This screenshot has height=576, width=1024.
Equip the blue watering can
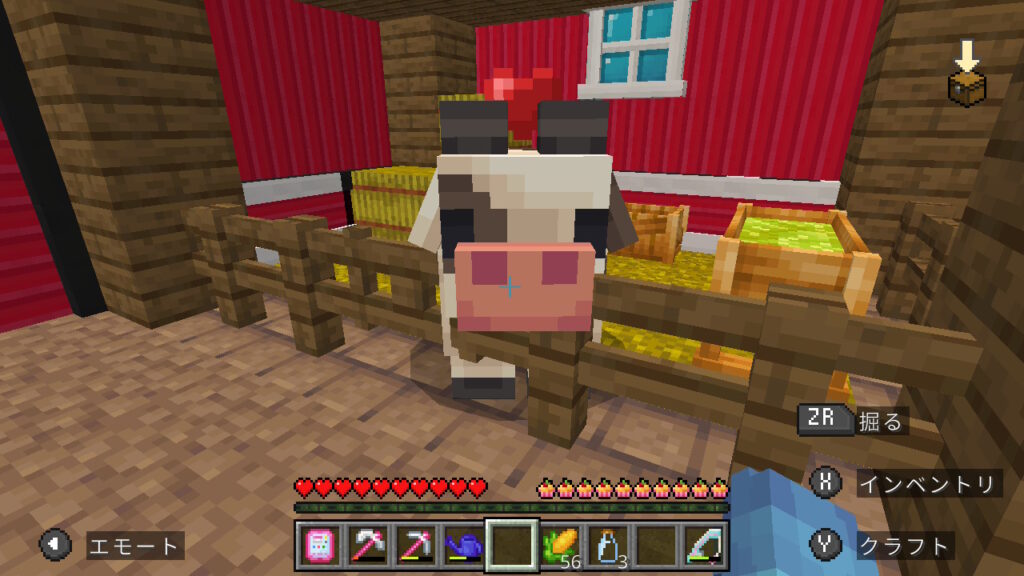tap(462, 546)
